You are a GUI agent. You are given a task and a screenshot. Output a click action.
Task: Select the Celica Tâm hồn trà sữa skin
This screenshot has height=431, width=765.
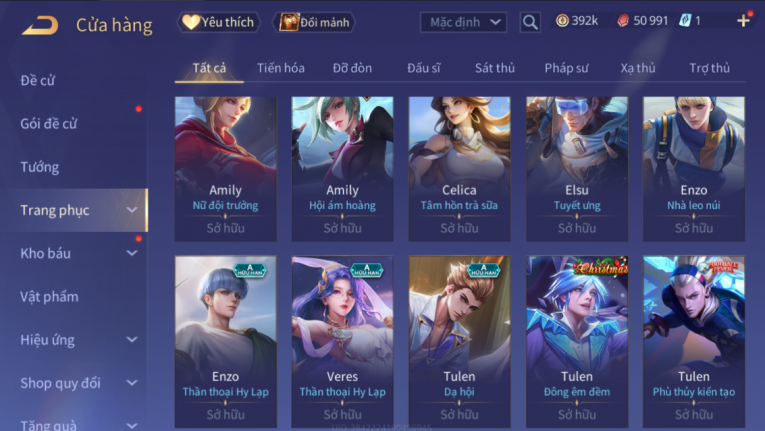459,167
